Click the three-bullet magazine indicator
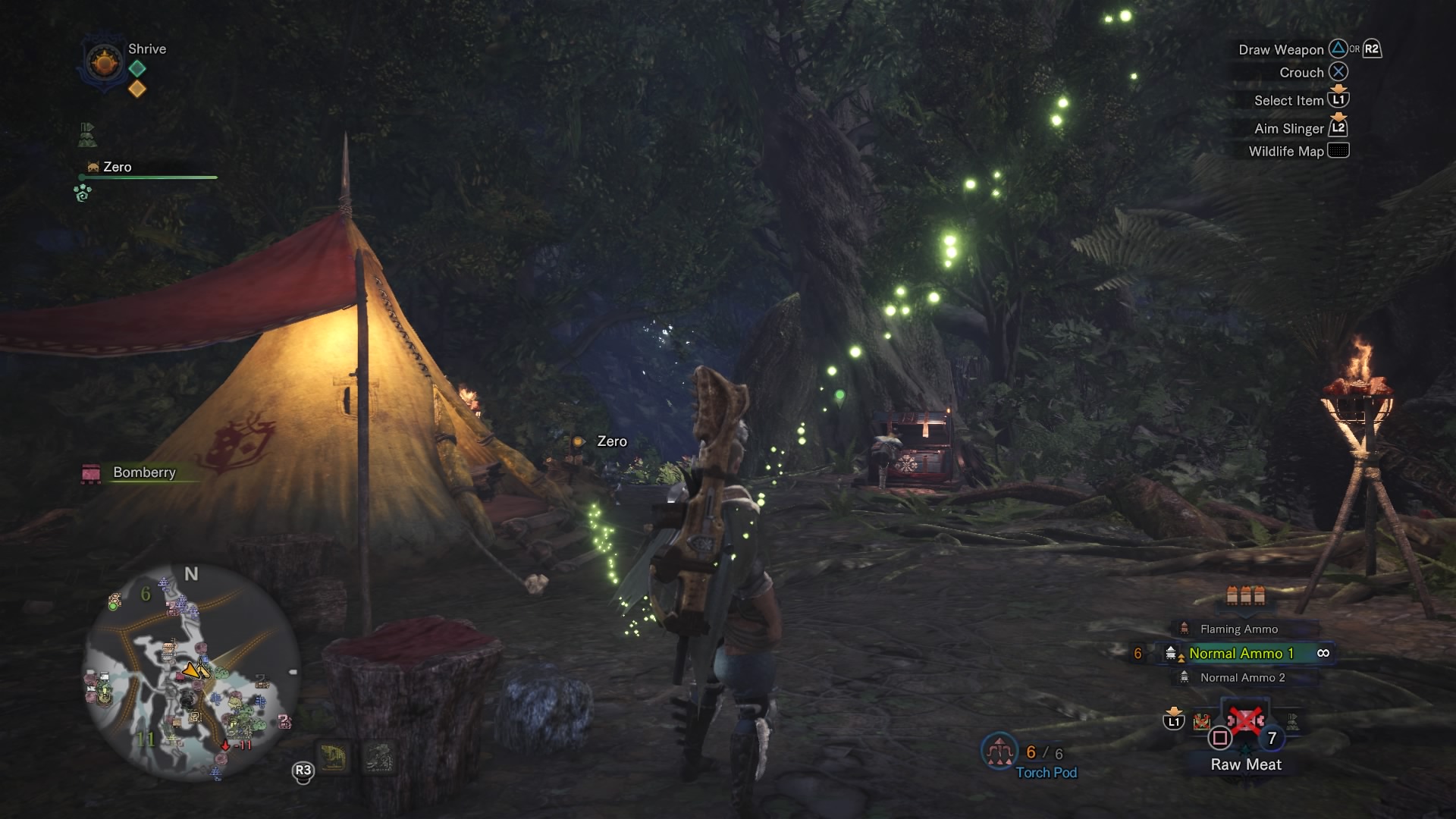The height and width of the screenshot is (819, 1456). click(x=1245, y=596)
